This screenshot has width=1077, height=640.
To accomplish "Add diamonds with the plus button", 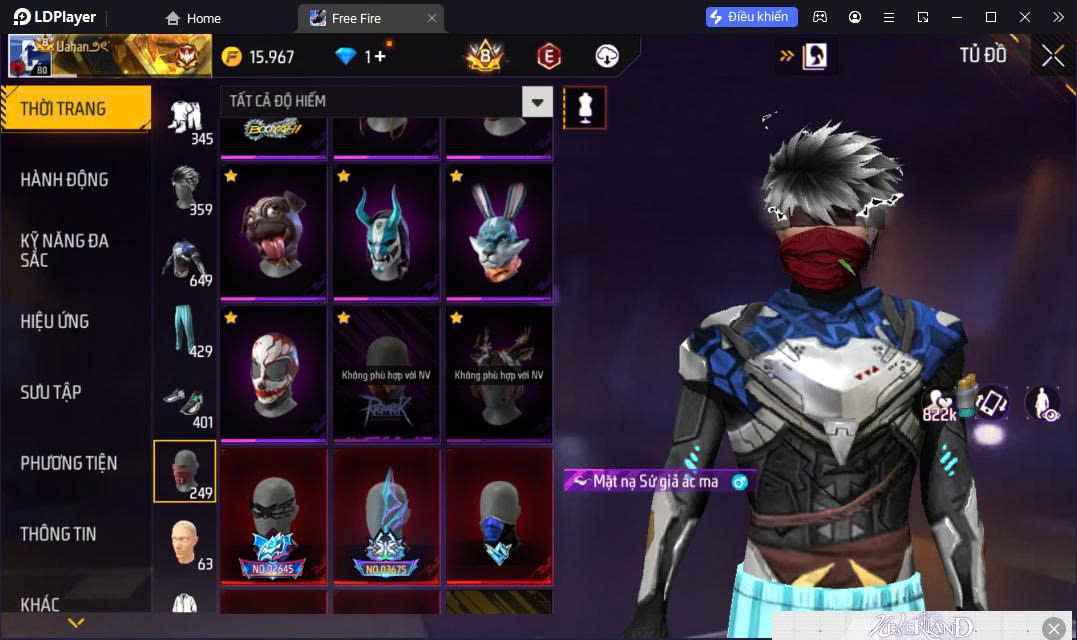I will (x=380, y=56).
